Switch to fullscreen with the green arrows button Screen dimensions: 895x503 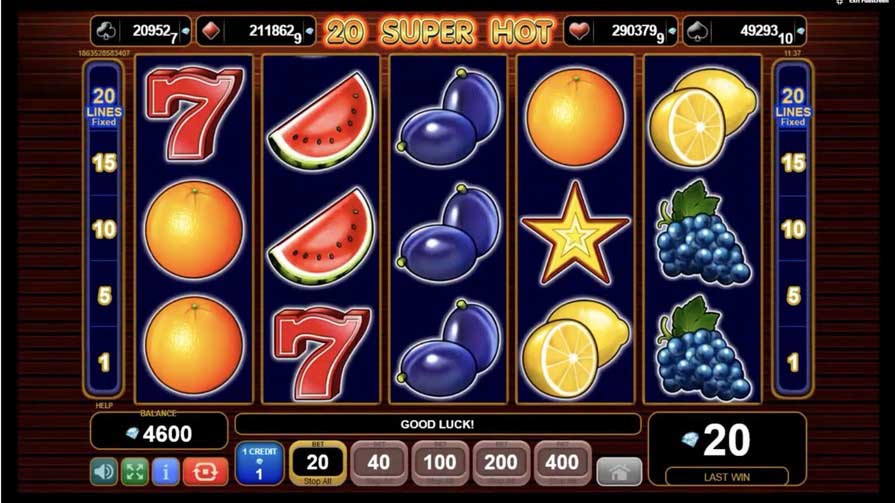click(135, 470)
